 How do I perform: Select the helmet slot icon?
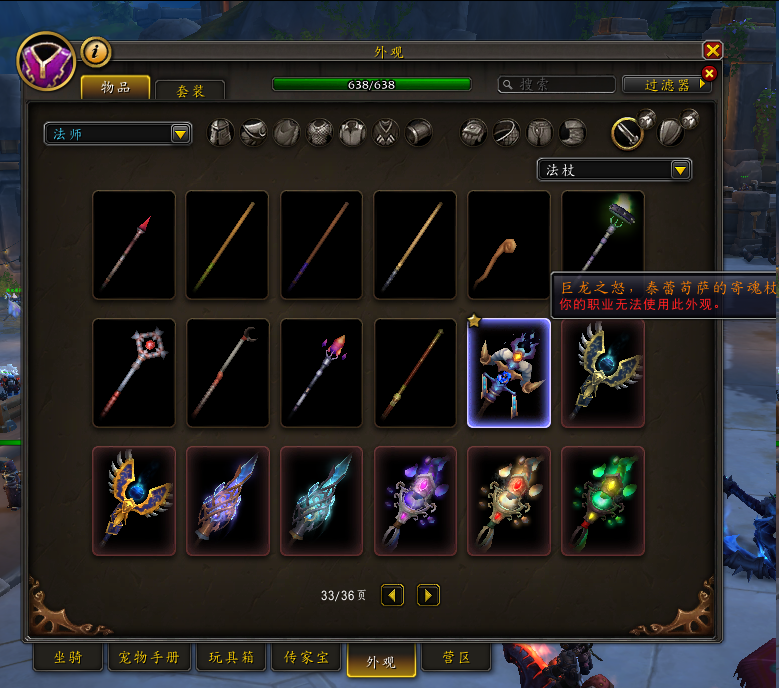point(221,132)
